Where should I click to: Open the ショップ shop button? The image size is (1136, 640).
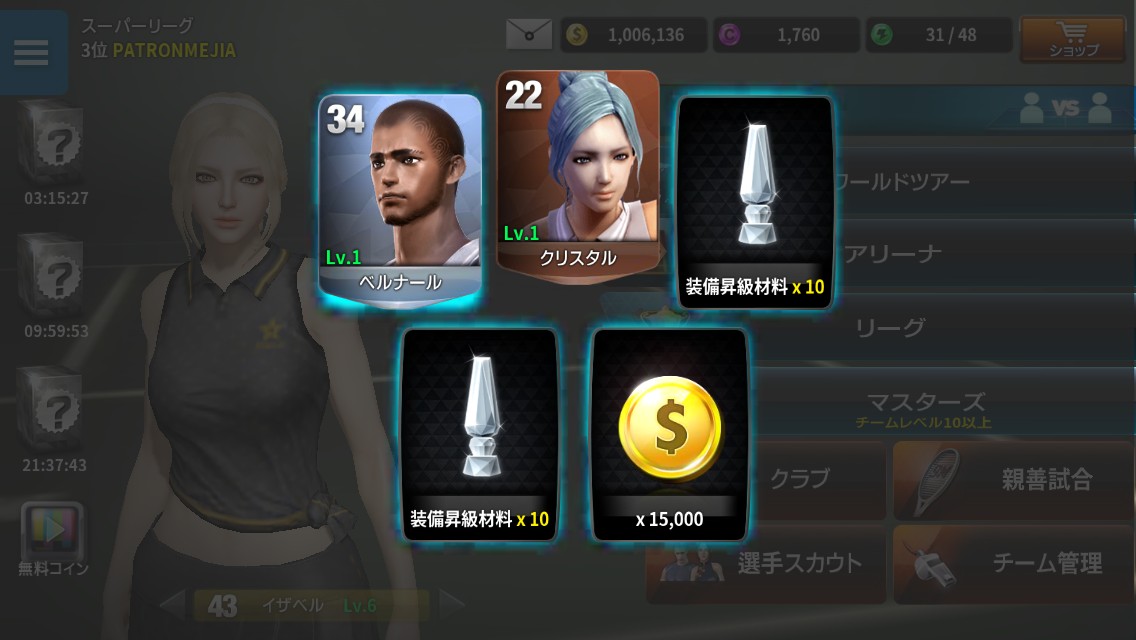pos(1072,39)
